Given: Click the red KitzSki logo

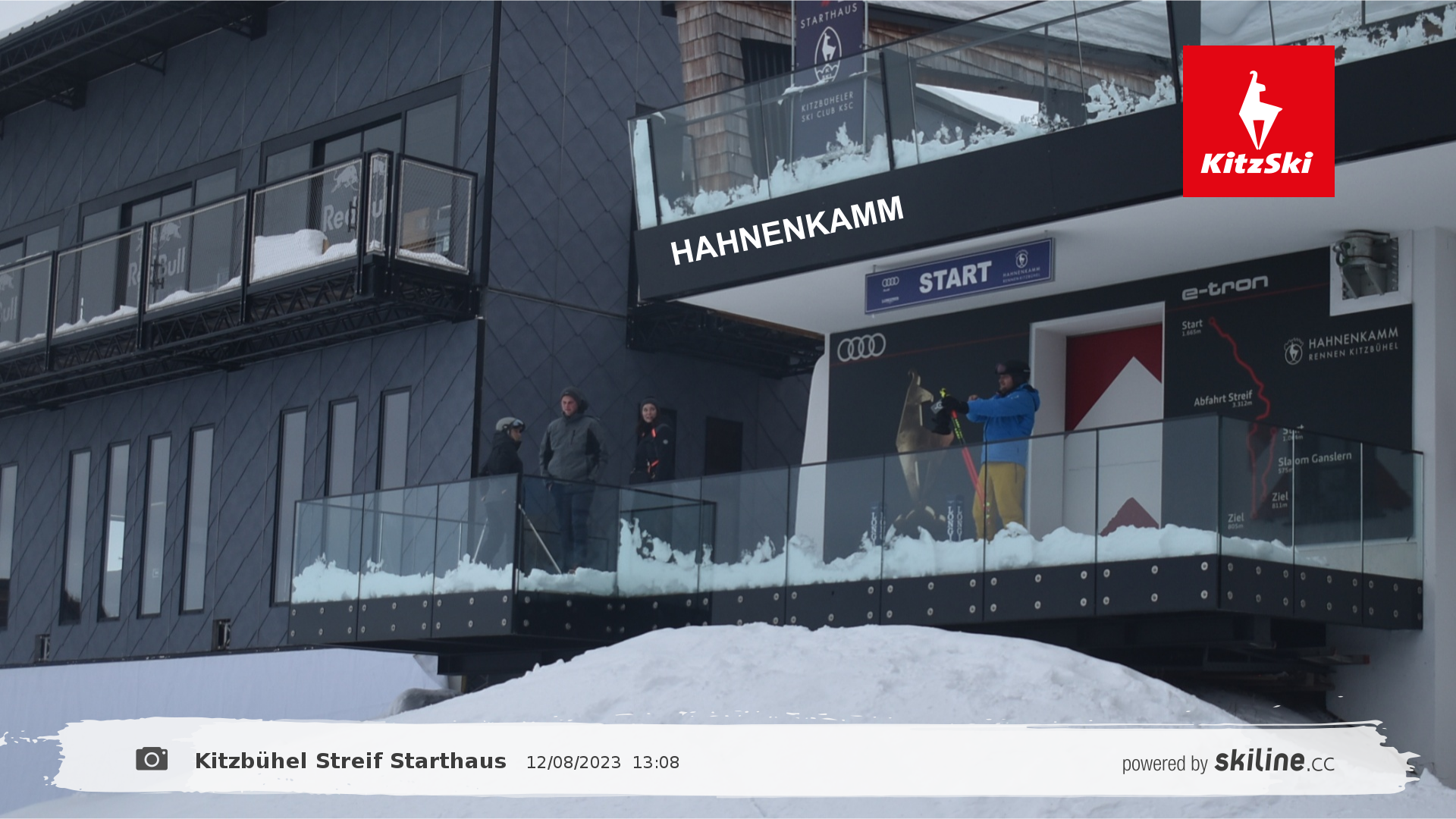Looking at the screenshot, I should 1258,121.
